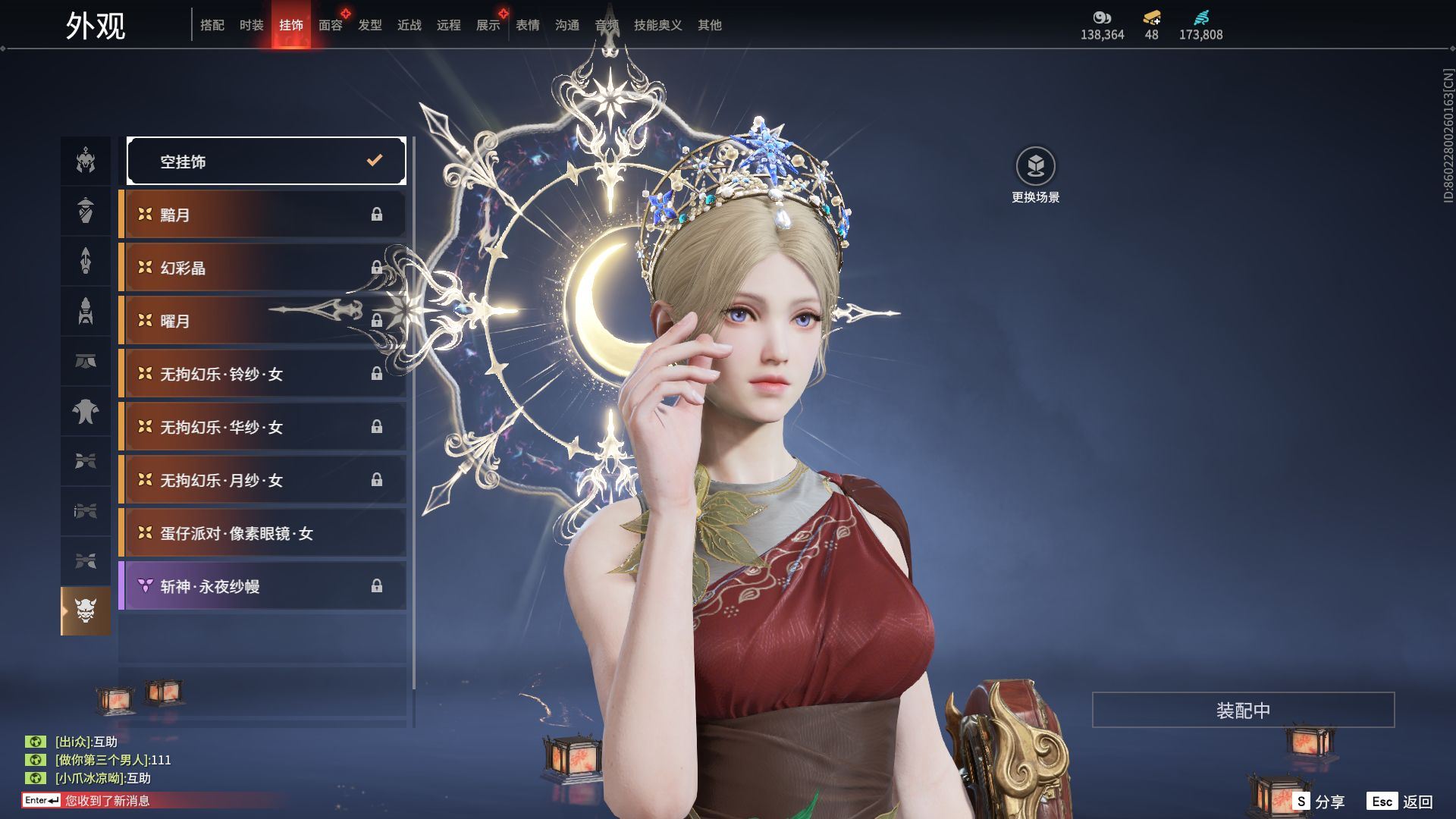Image resolution: width=1456 pixels, height=819 pixels.
Task: Switch to the 搭配 tab
Action: (x=212, y=25)
